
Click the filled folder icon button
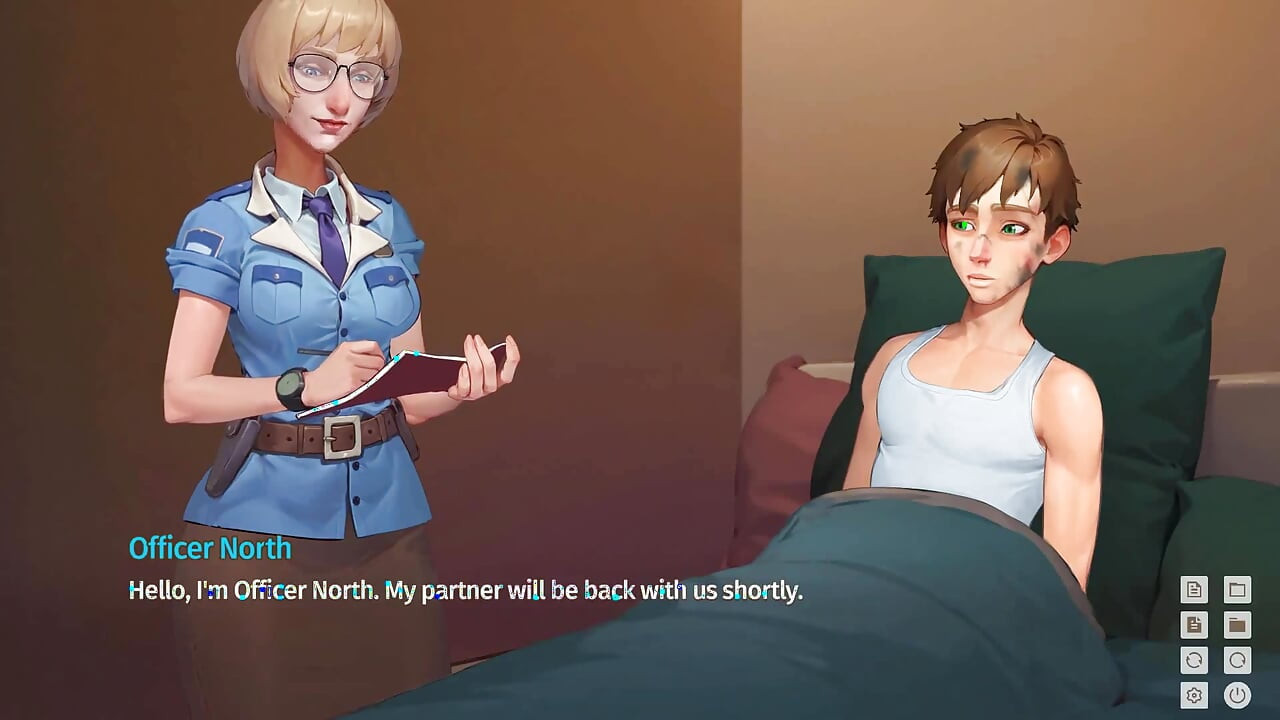[x=1237, y=625]
